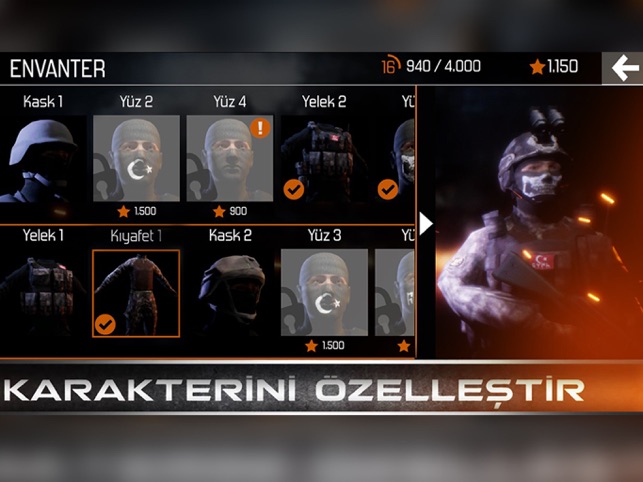Tap the orange exclamation badge on Yüz 4

click(261, 128)
